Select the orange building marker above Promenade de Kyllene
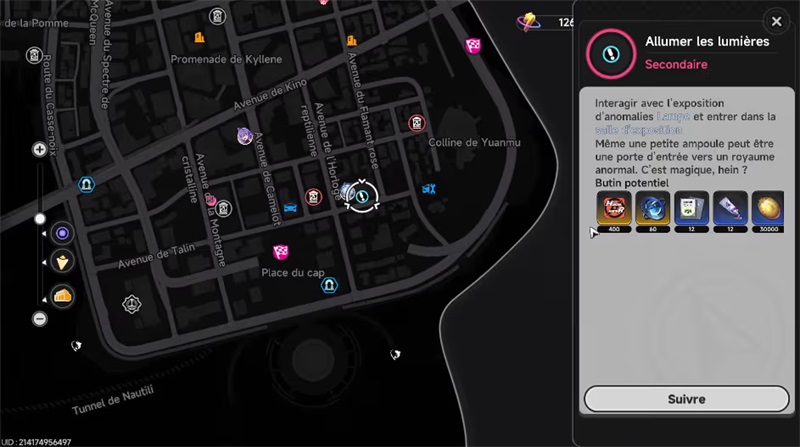The height and width of the screenshot is (447, 800). pyautogui.click(x=199, y=38)
